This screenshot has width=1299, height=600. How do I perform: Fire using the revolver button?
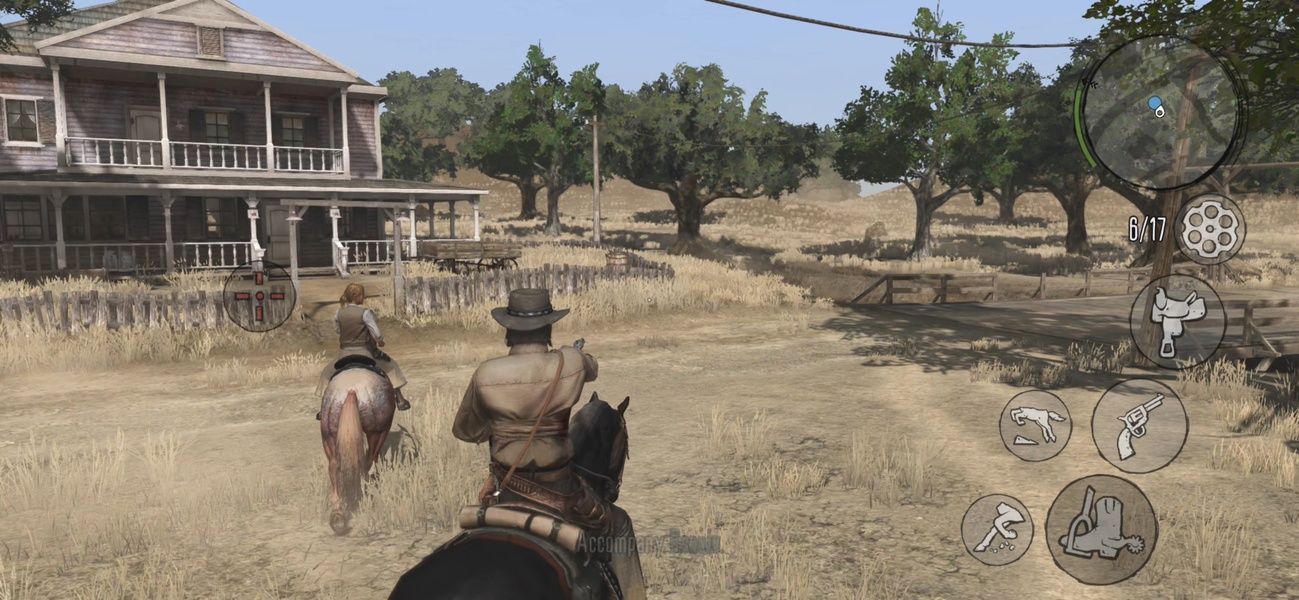1139,424
